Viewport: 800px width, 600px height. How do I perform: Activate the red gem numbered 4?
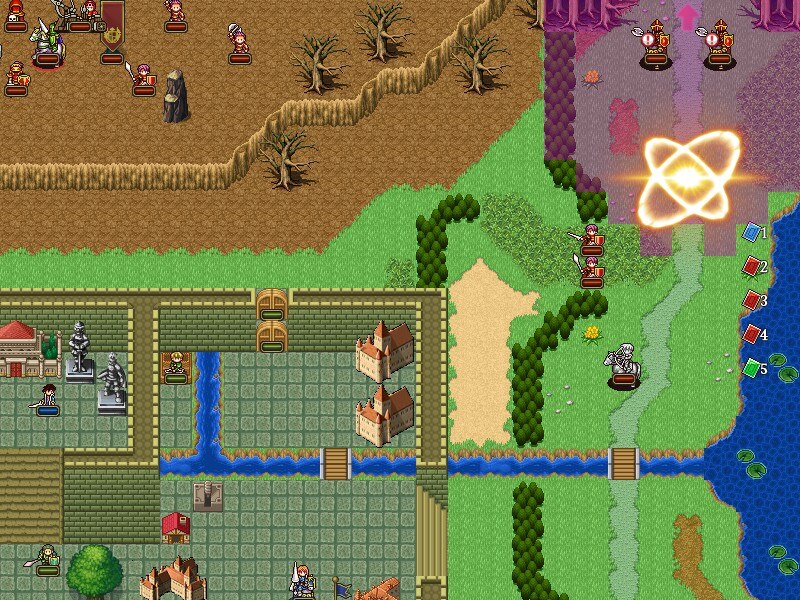(x=751, y=335)
